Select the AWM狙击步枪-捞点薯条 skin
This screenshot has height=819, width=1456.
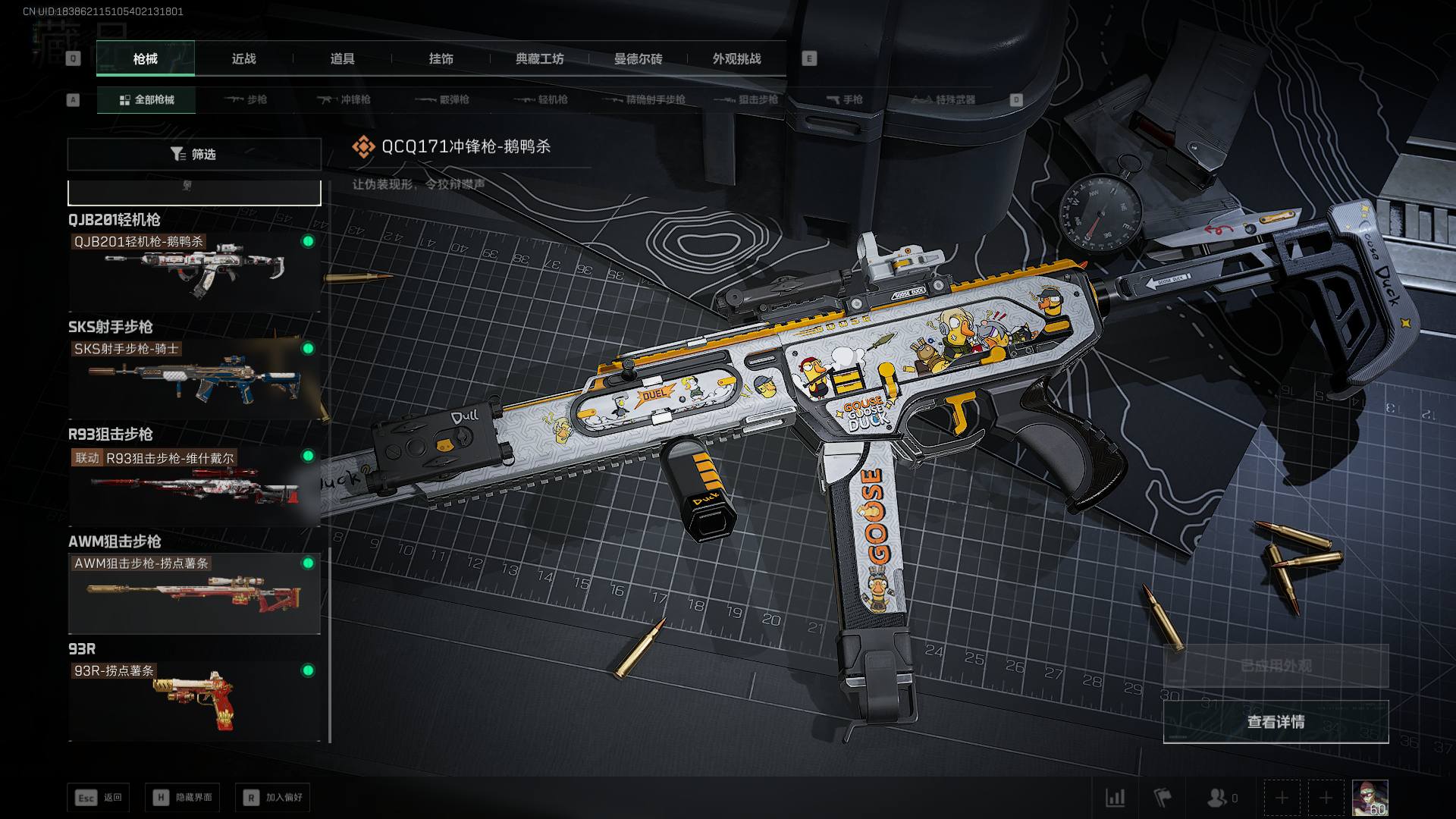click(194, 593)
